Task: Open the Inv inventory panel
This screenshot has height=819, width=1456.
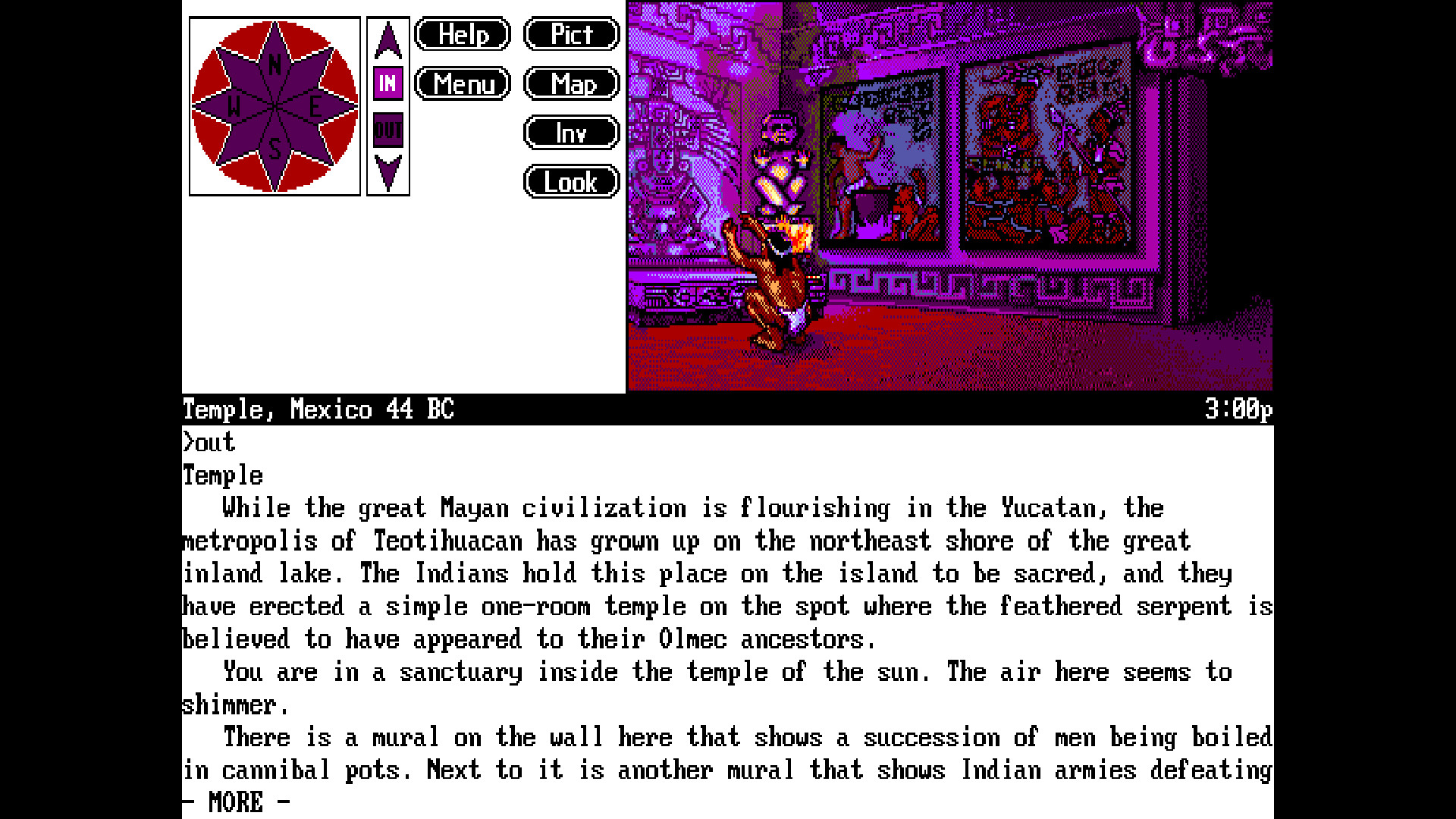Action: [571, 132]
